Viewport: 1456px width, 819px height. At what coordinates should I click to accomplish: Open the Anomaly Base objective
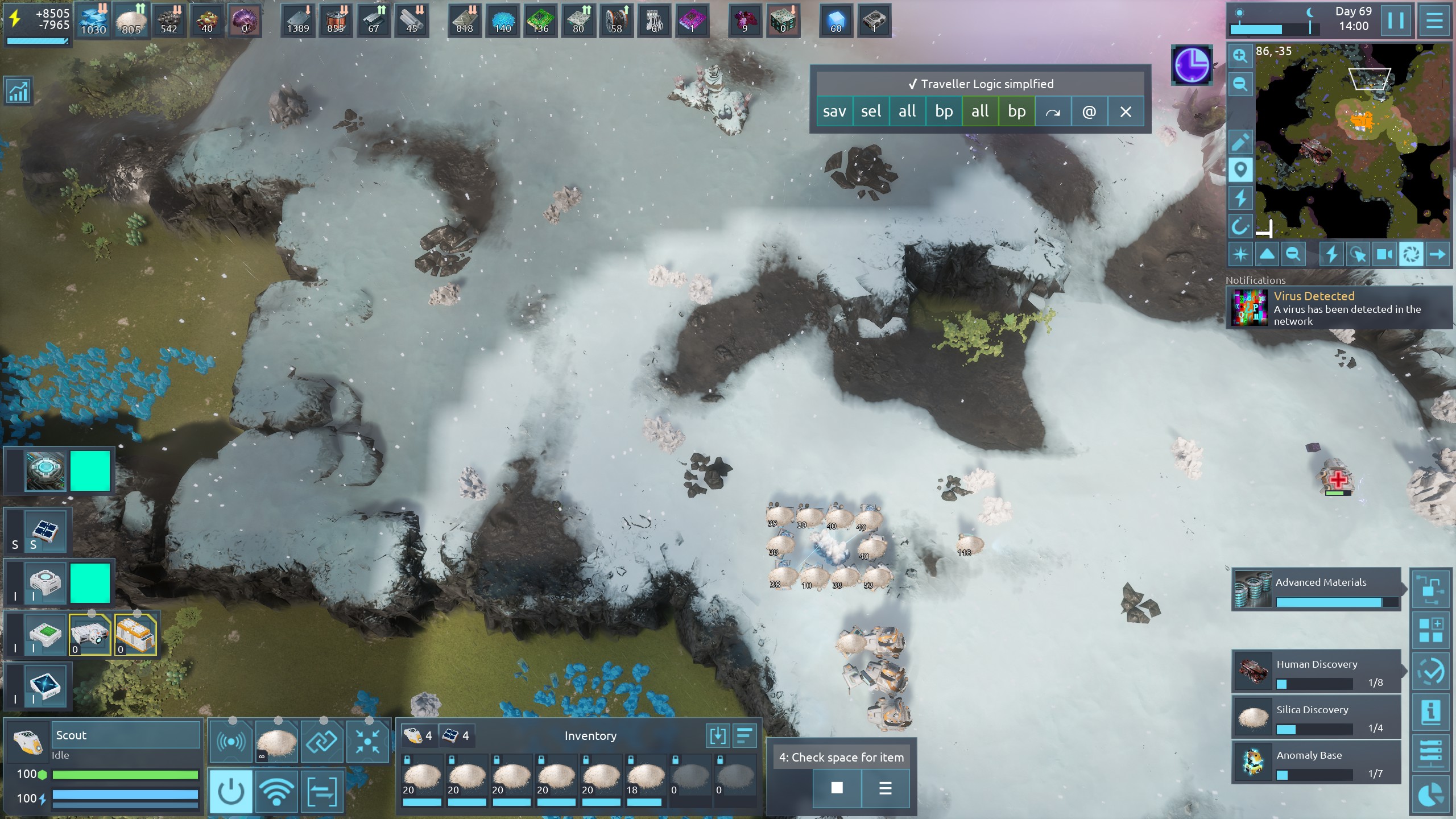tap(1316, 763)
